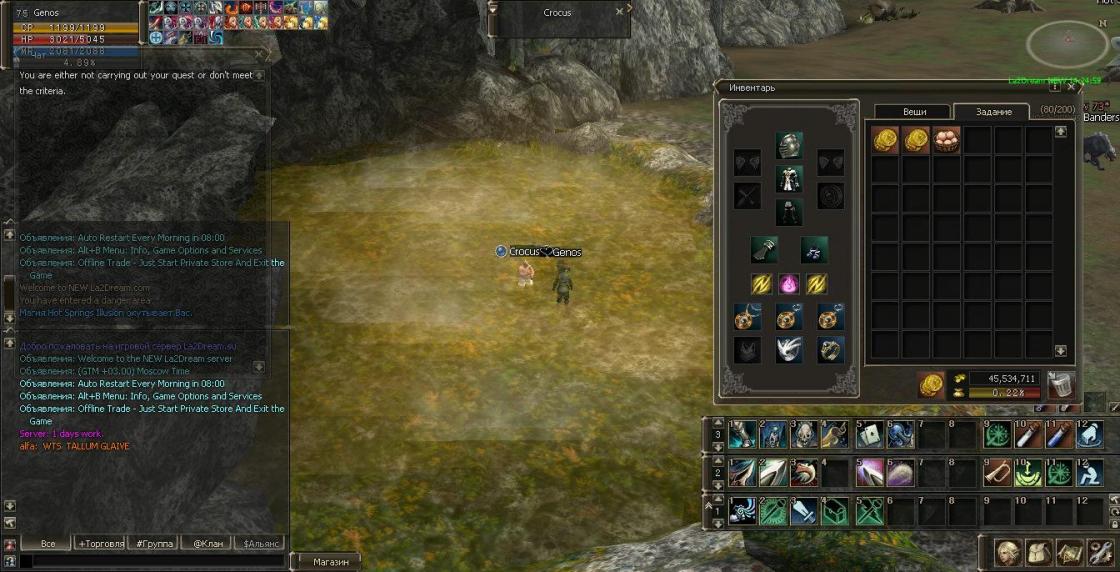This screenshot has width=1120, height=572.
Task: Select the basket of eggs quest item
Action: tap(947, 139)
